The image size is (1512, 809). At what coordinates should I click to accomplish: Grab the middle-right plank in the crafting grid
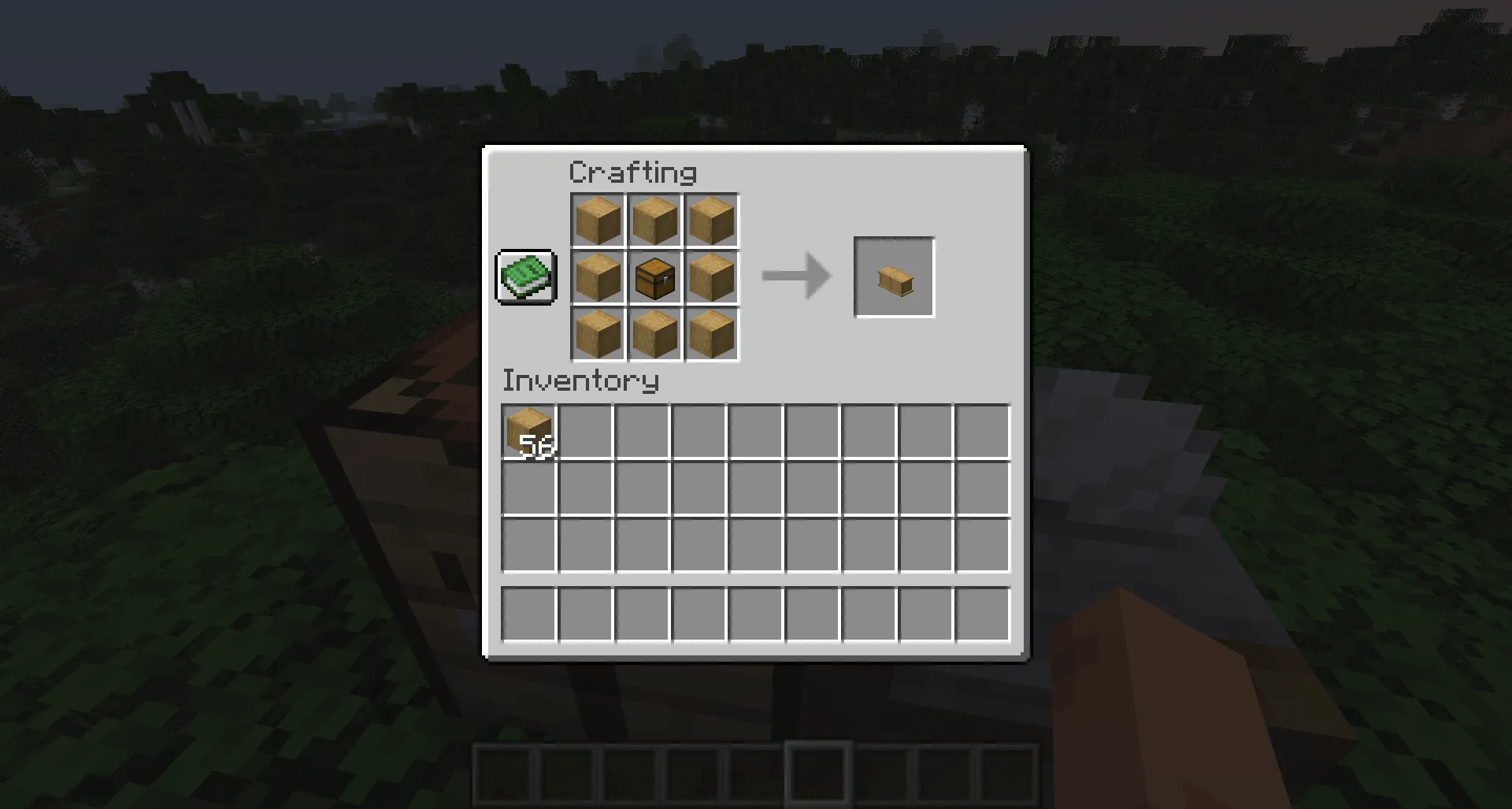pyautogui.click(x=710, y=277)
